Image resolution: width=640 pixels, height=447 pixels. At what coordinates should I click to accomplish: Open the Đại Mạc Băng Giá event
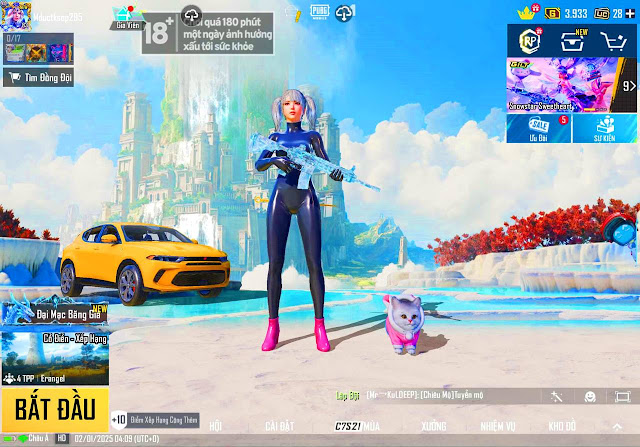[x=54, y=313]
